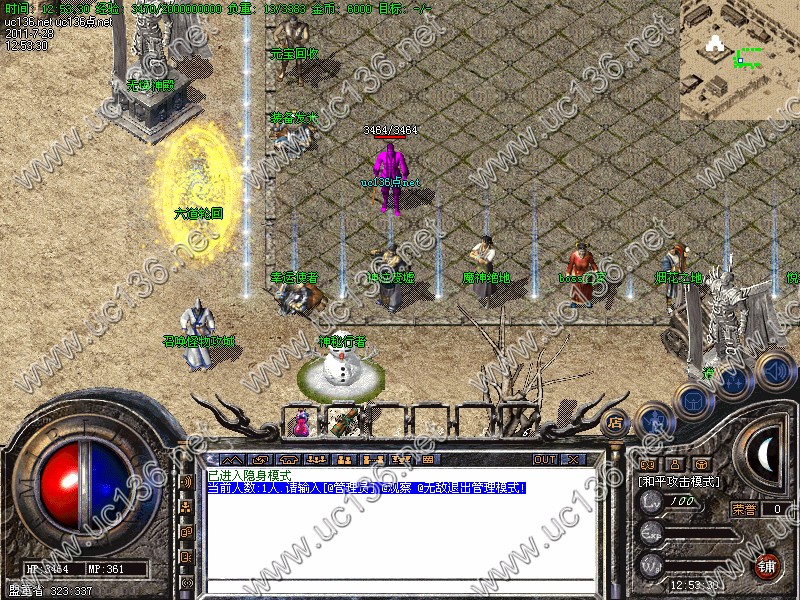Click the person-icon small button above attack mode
The height and width of the screenshot is (600, 800).
pyautogui.click(x=674, y=464)
